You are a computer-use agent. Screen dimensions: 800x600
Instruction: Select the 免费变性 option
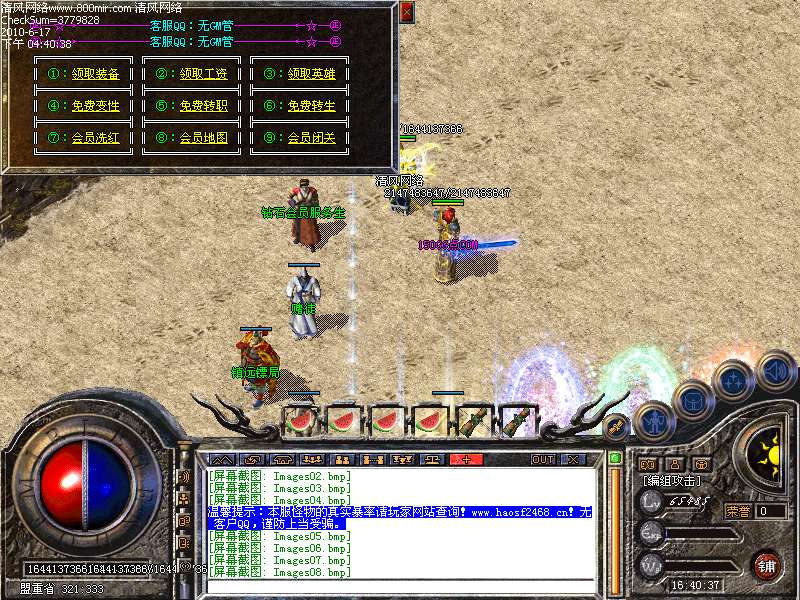pos(95,105)
